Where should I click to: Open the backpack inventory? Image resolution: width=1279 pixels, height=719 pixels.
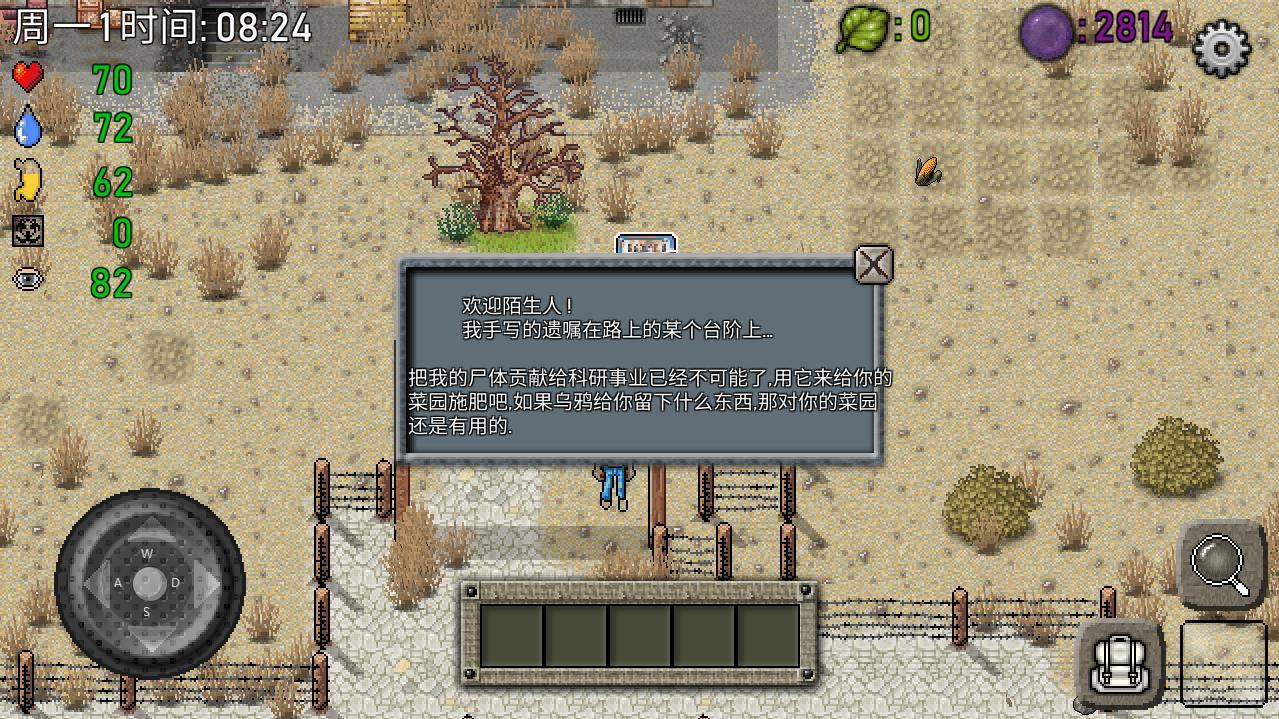click(x=1118, y=660)
